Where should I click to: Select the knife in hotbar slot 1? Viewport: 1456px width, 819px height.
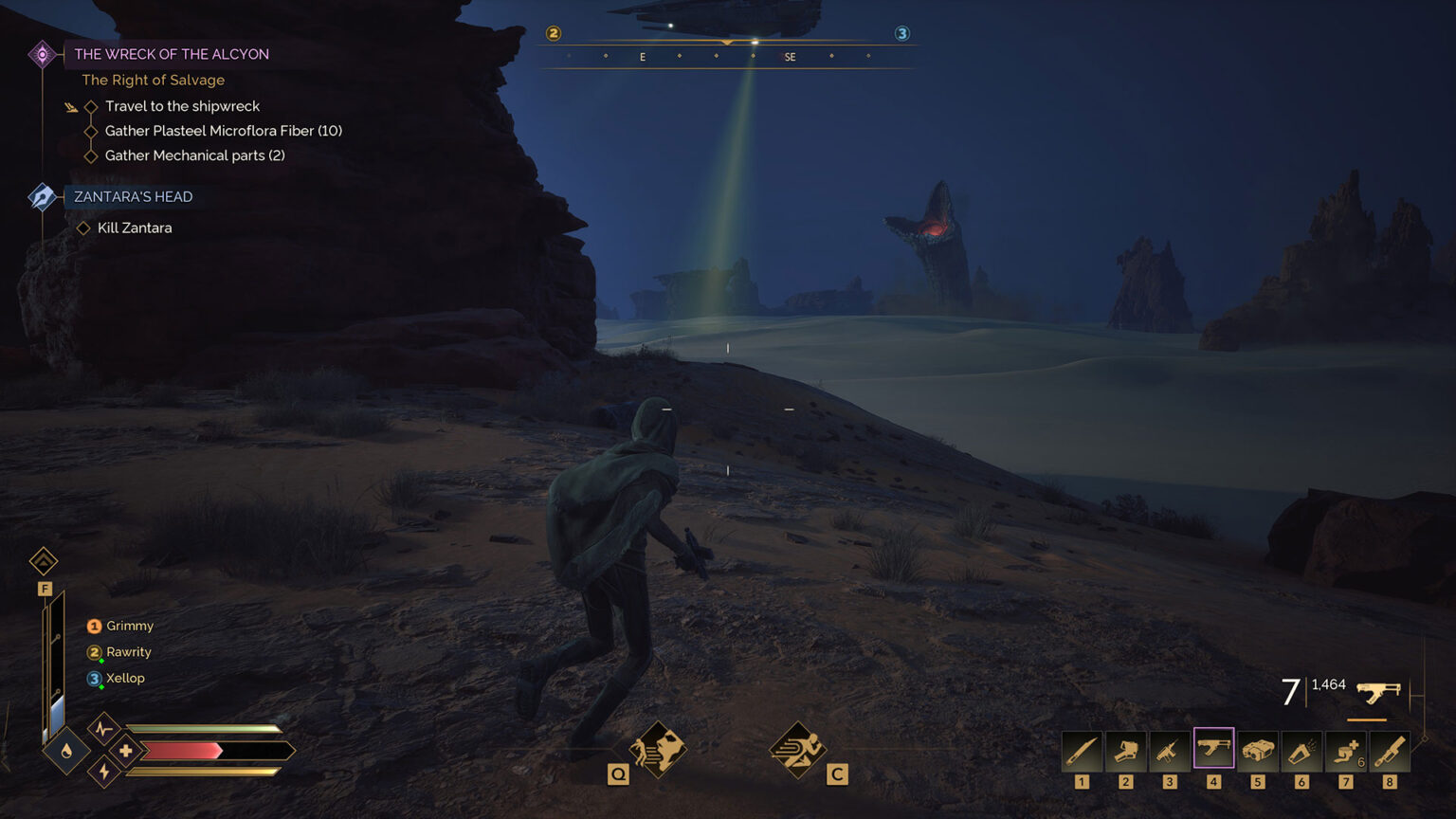coord(1082,752)
